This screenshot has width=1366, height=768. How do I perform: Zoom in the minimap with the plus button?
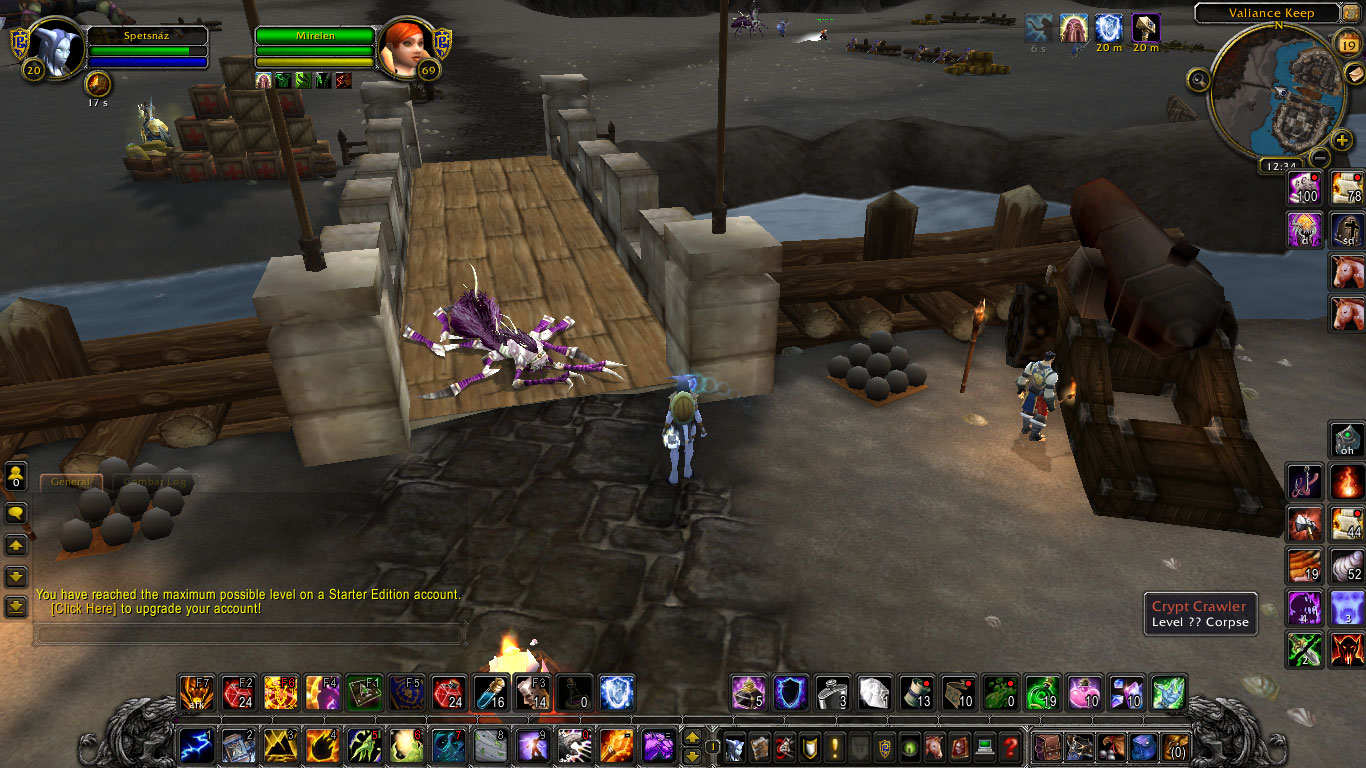pyautogui.click(x=1342, y=141)
